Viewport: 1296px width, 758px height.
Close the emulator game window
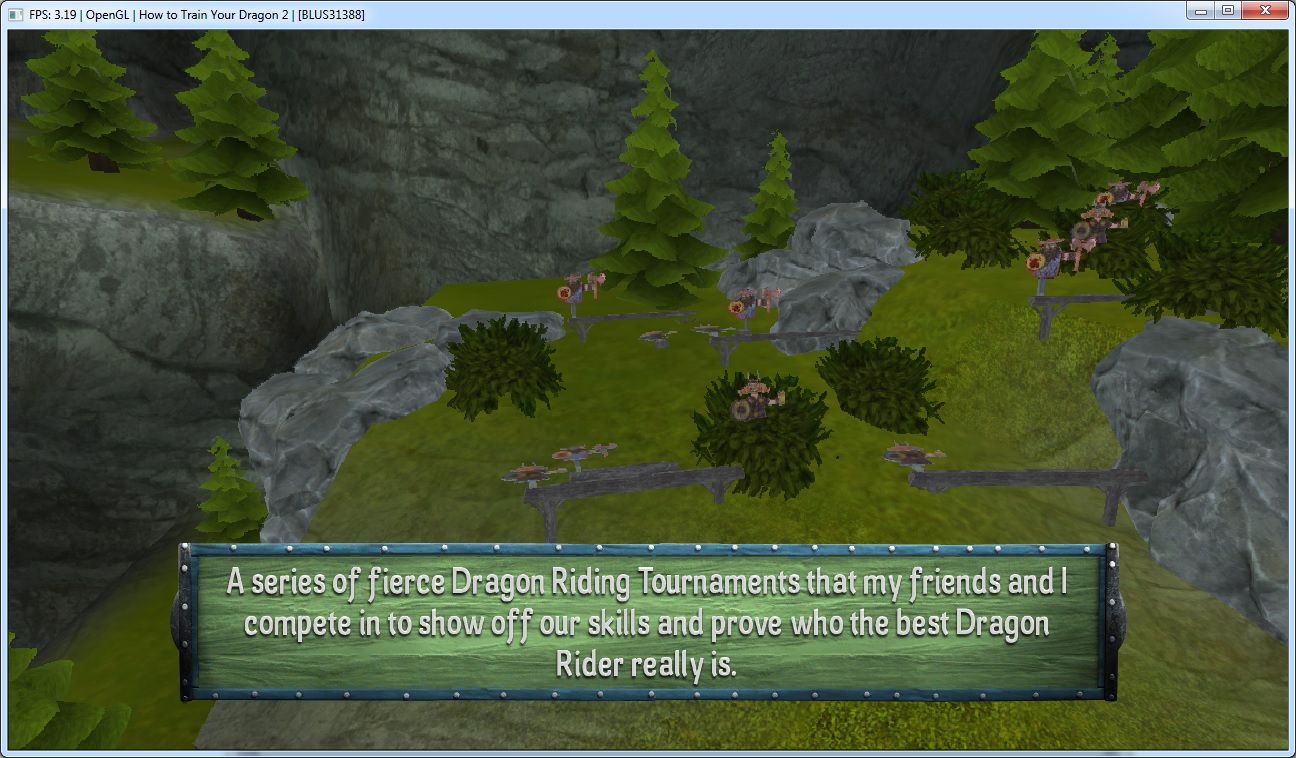pos(1263,10)
